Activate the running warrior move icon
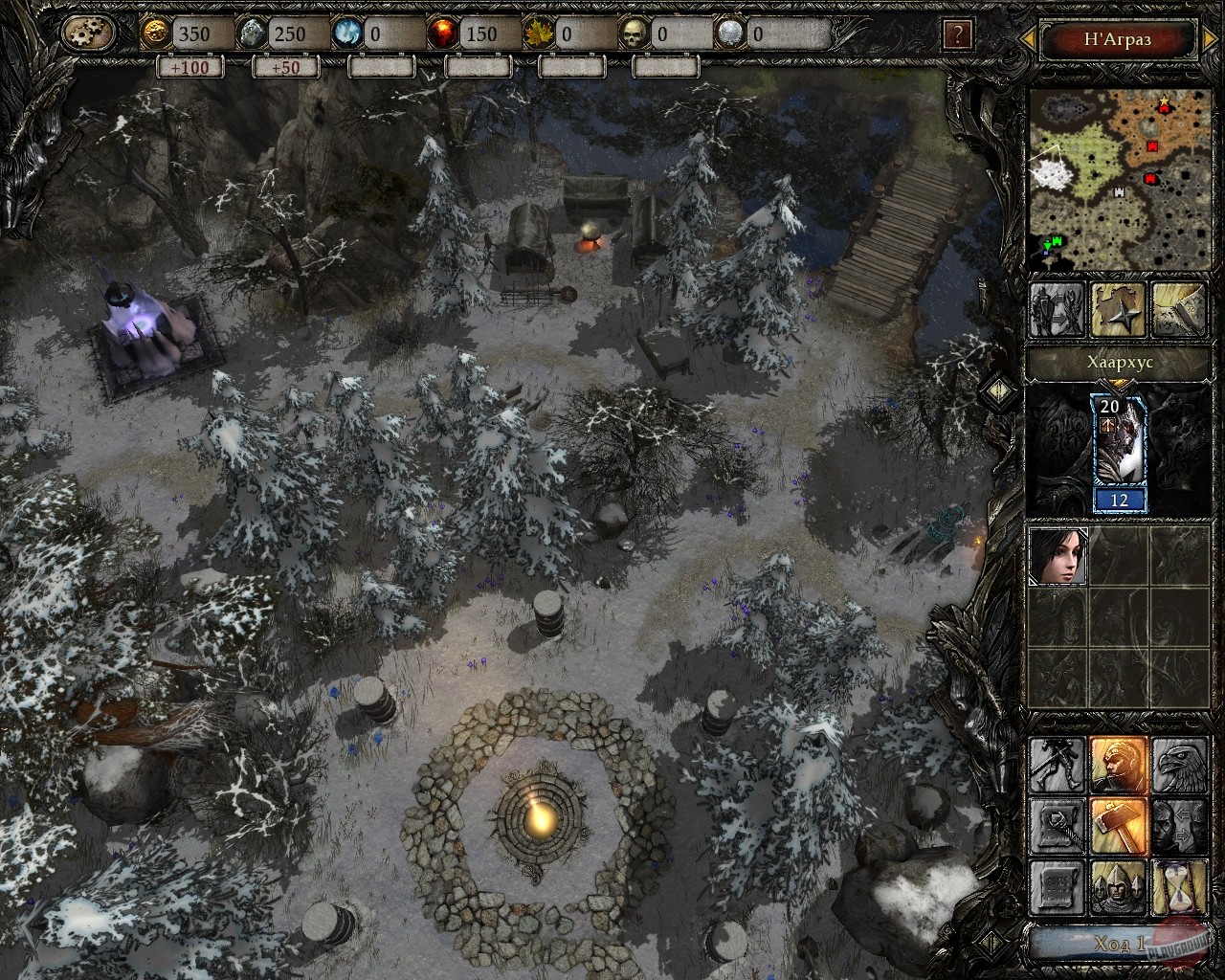Screen dimensions: 1225x980 [x=1058, y=765]
